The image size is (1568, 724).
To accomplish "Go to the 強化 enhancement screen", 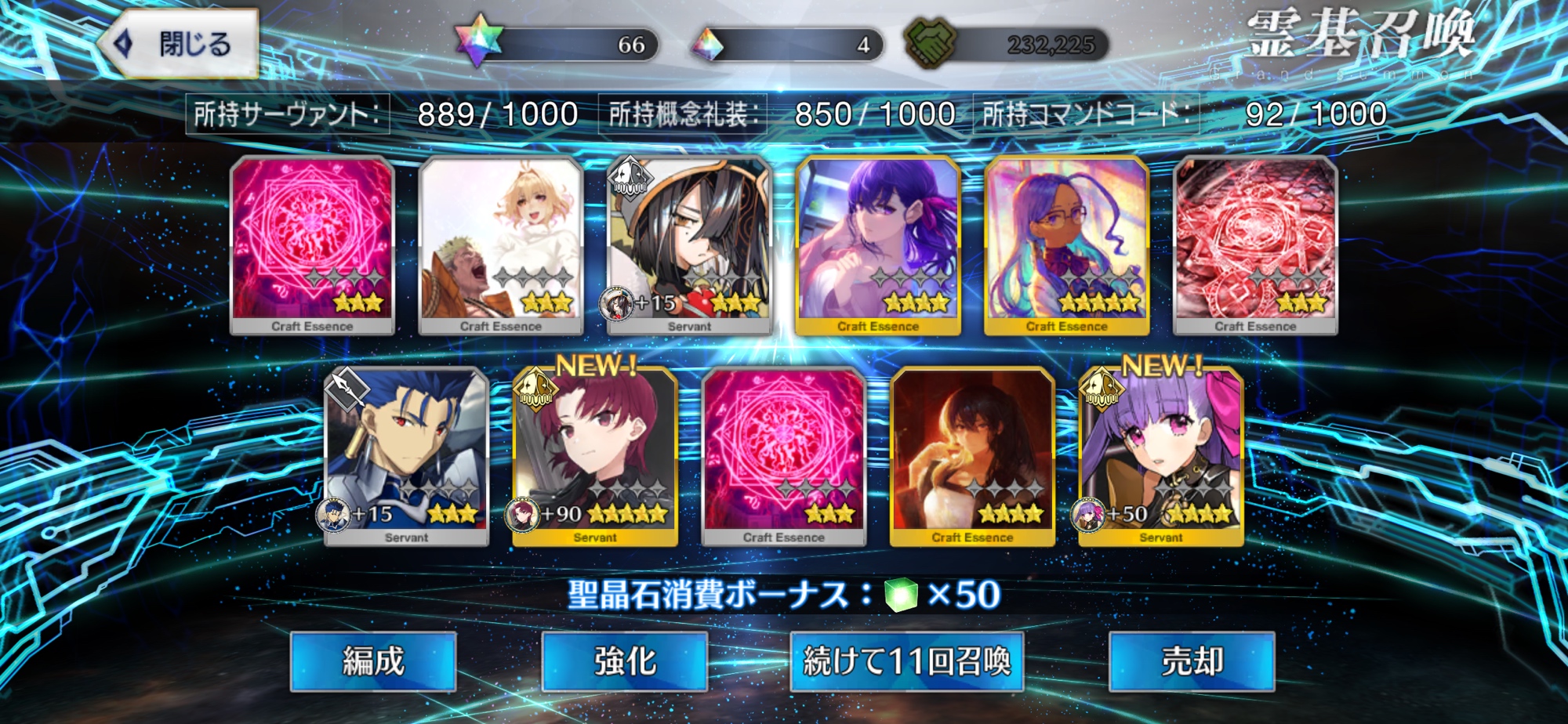I will pyautogui.click(x=625, y=661).
